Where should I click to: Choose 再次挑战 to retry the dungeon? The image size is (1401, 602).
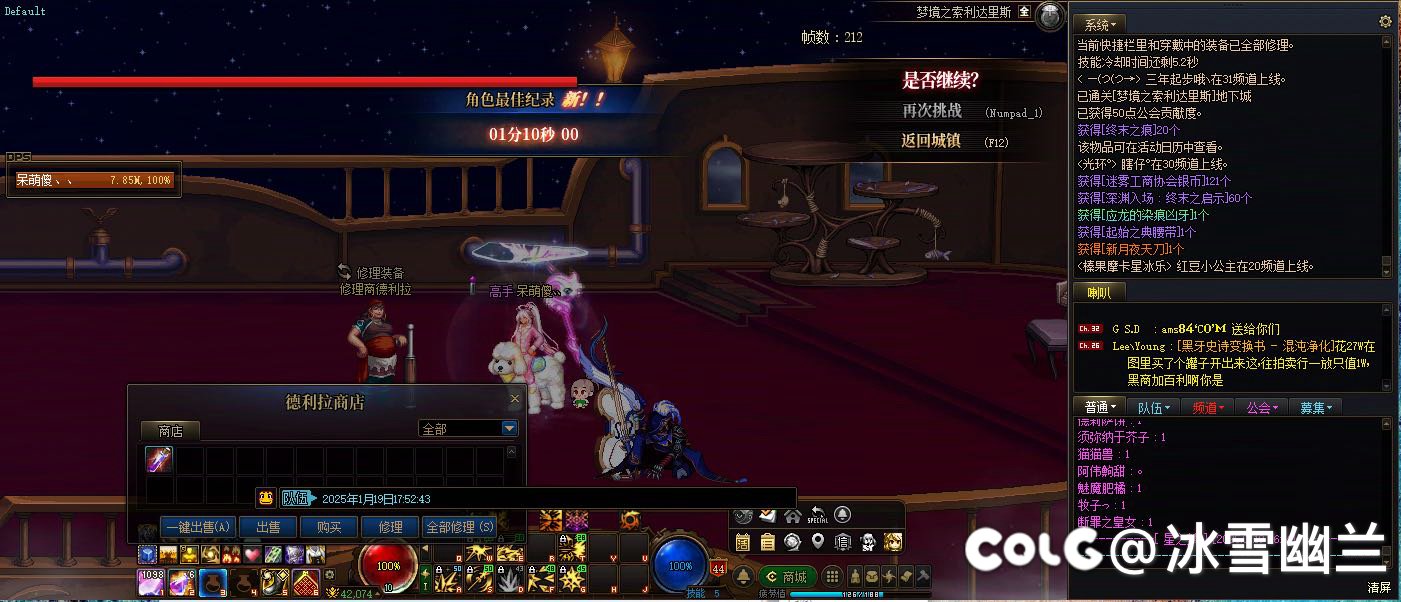932,111
